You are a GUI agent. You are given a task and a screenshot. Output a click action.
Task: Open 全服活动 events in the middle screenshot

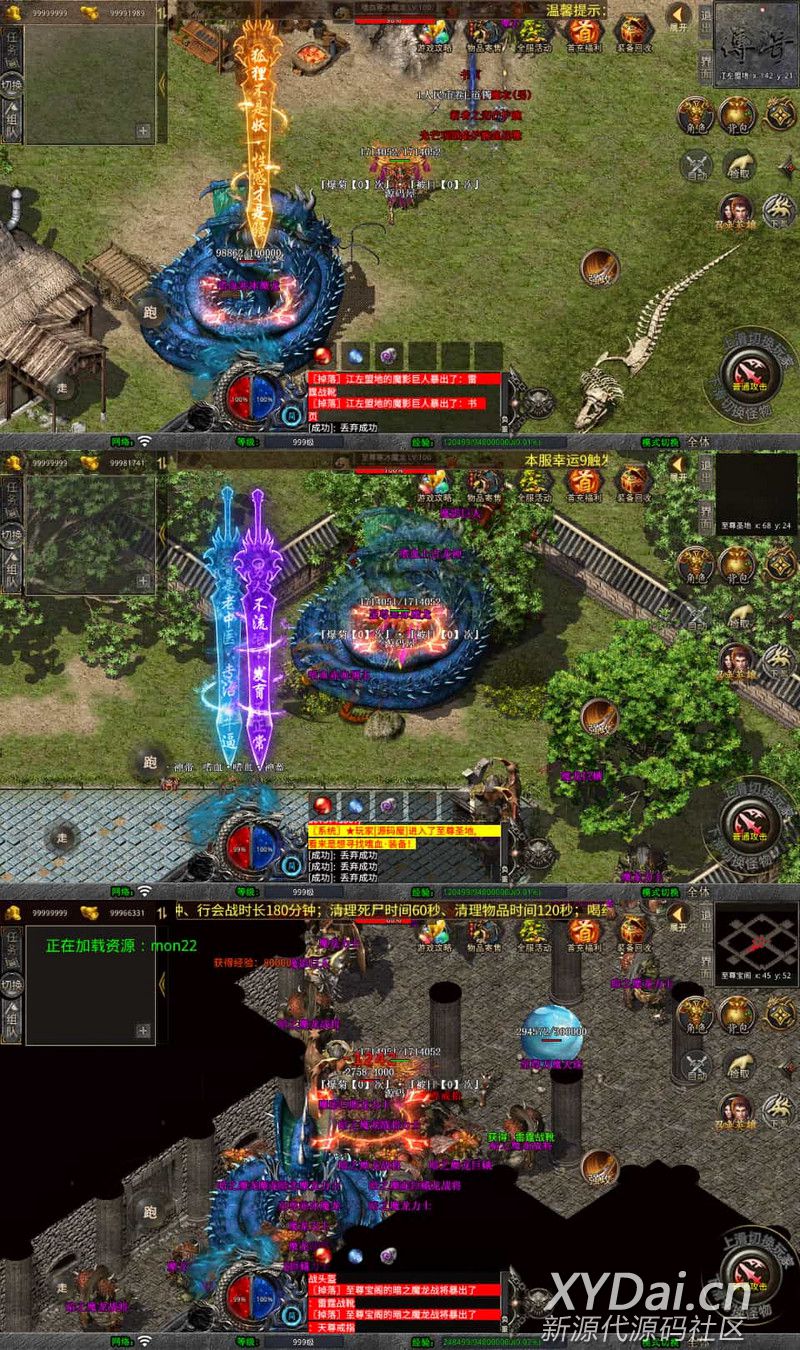tap(533, 485)
